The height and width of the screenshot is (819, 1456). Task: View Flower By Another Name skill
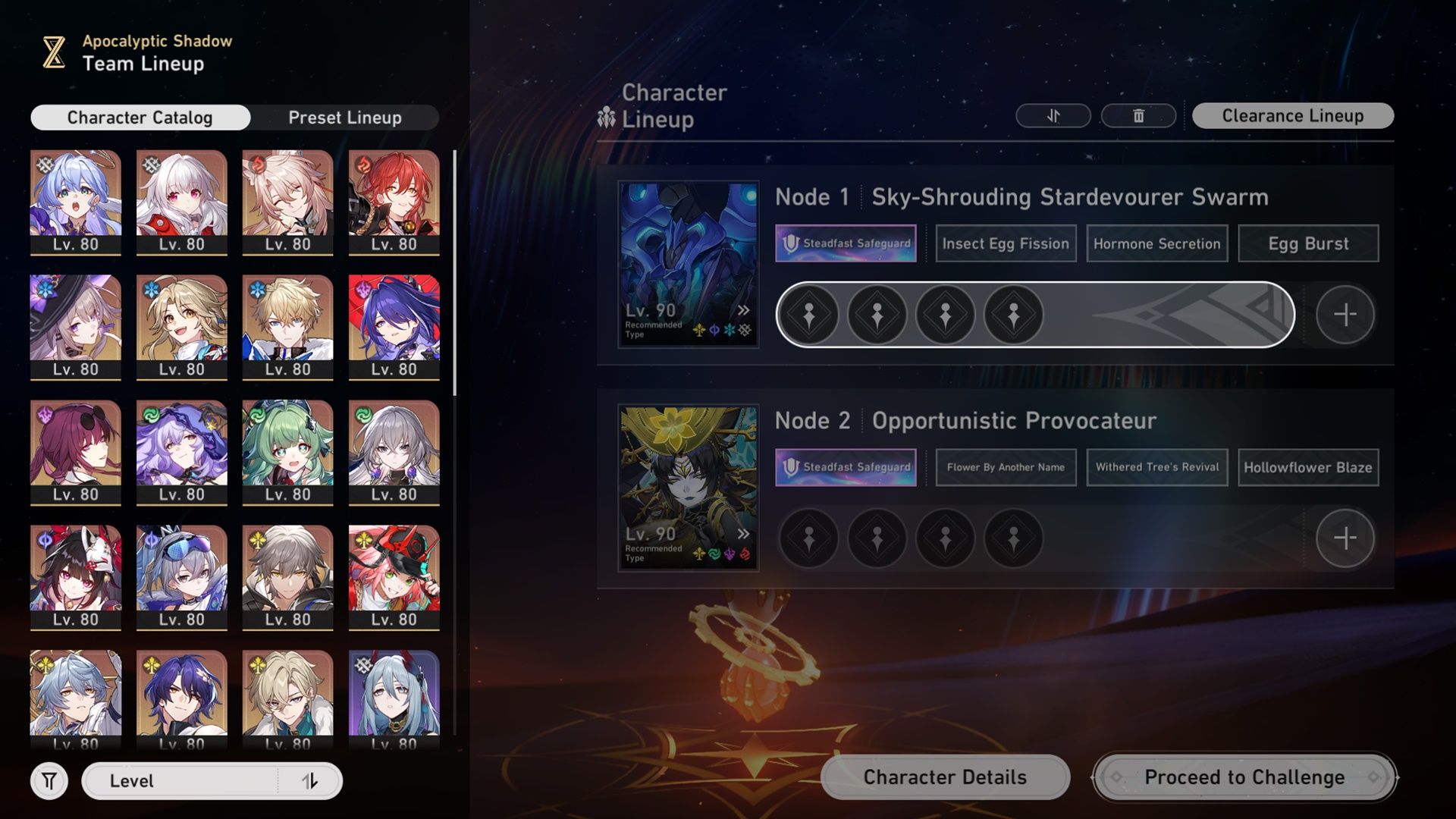pos(1006,467)
